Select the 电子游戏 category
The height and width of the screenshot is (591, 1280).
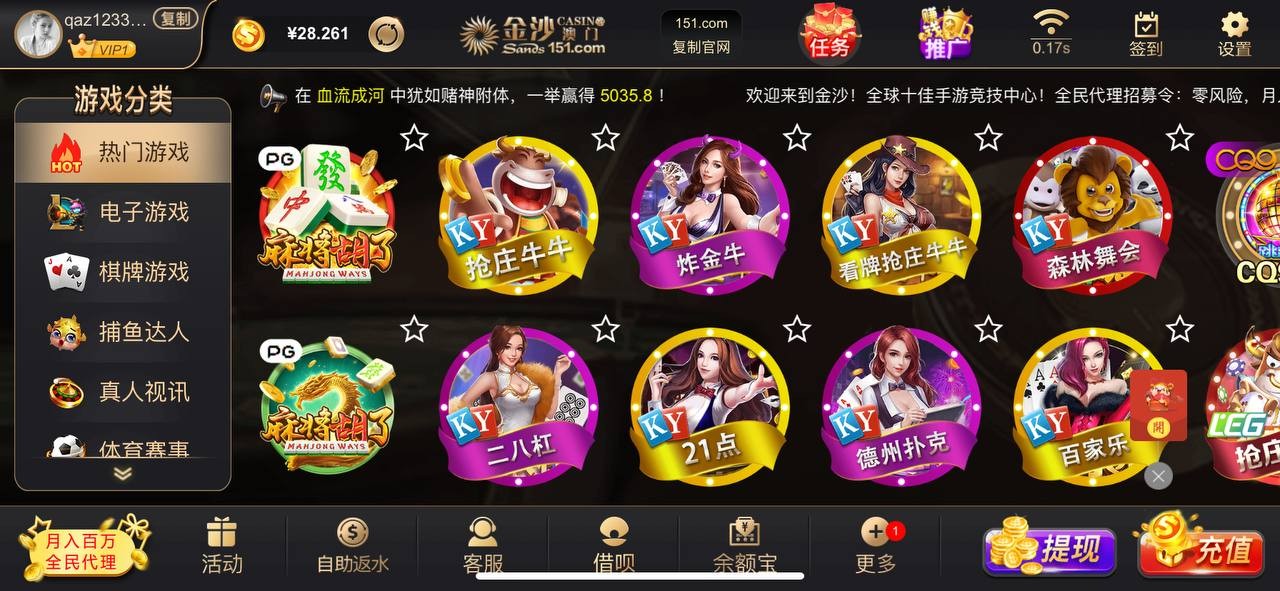pyautogui.click(x=123, y=212)
